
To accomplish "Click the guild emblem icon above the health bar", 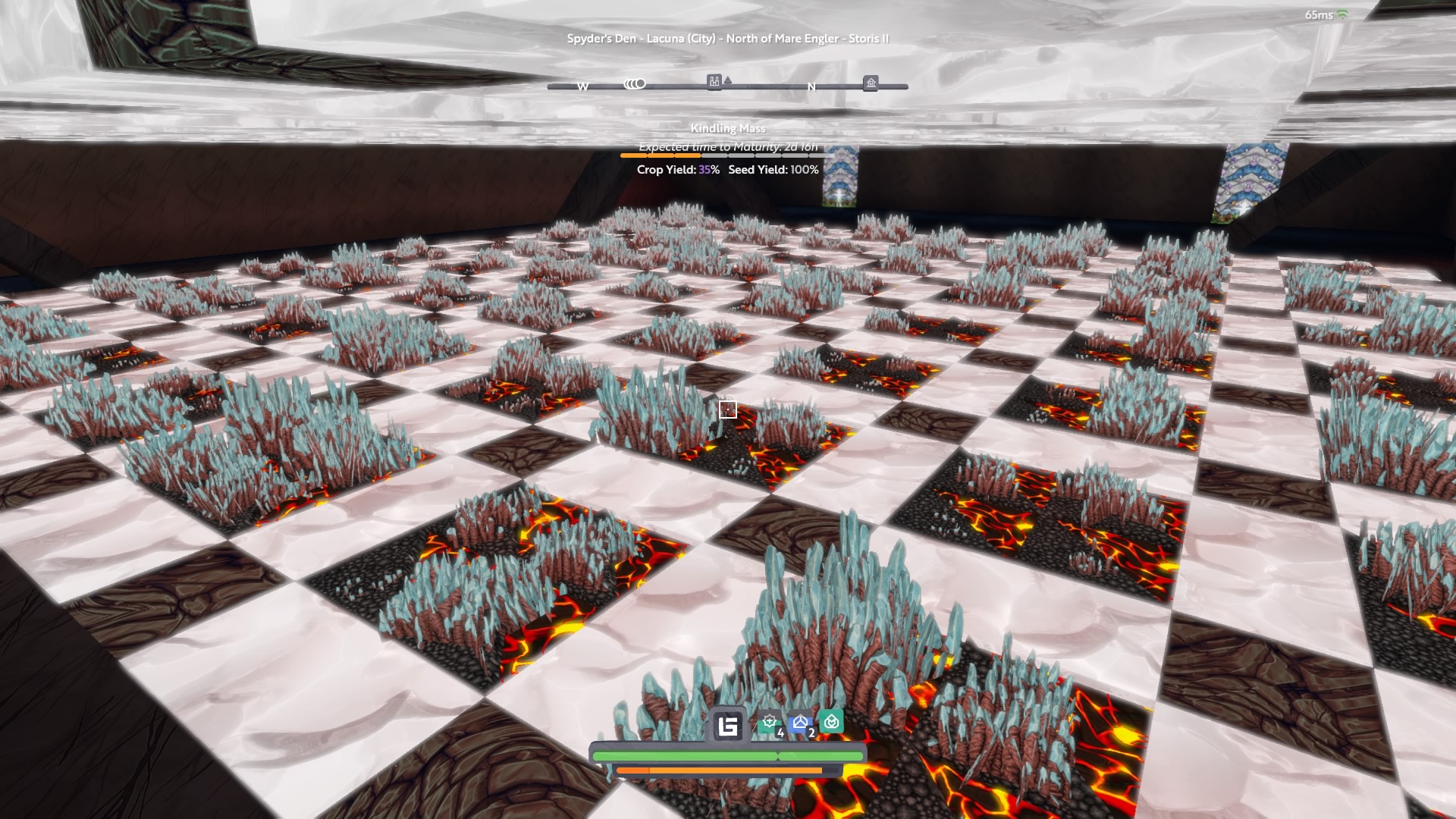I will click(728, 726).
